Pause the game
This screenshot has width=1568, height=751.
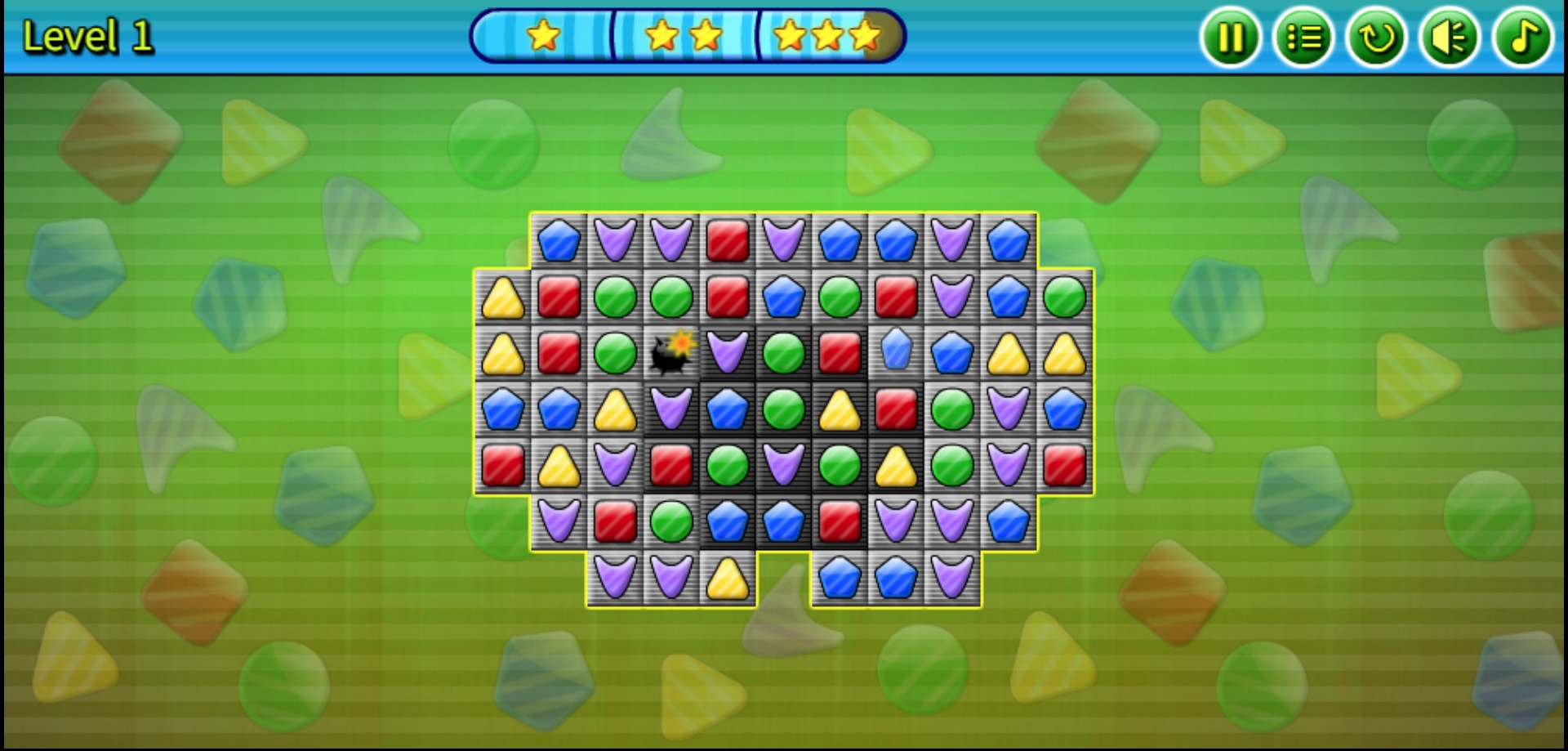point(1230,38)
